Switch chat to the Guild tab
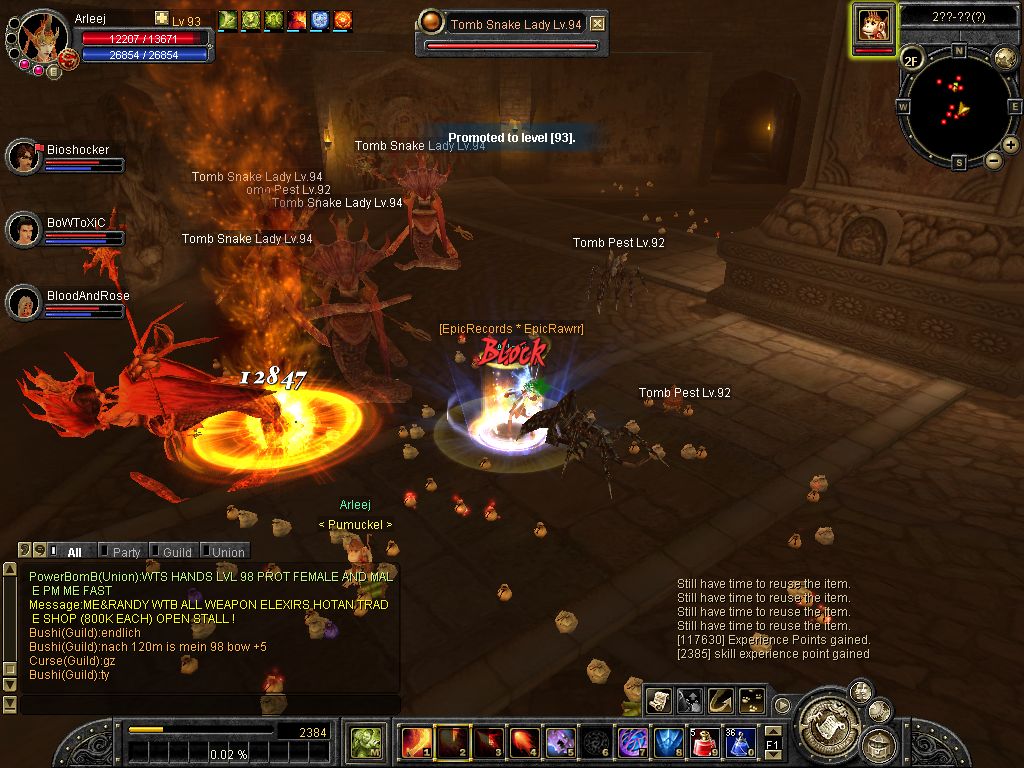Screen dimensions: 1024x768 click(x=176, y=551)
